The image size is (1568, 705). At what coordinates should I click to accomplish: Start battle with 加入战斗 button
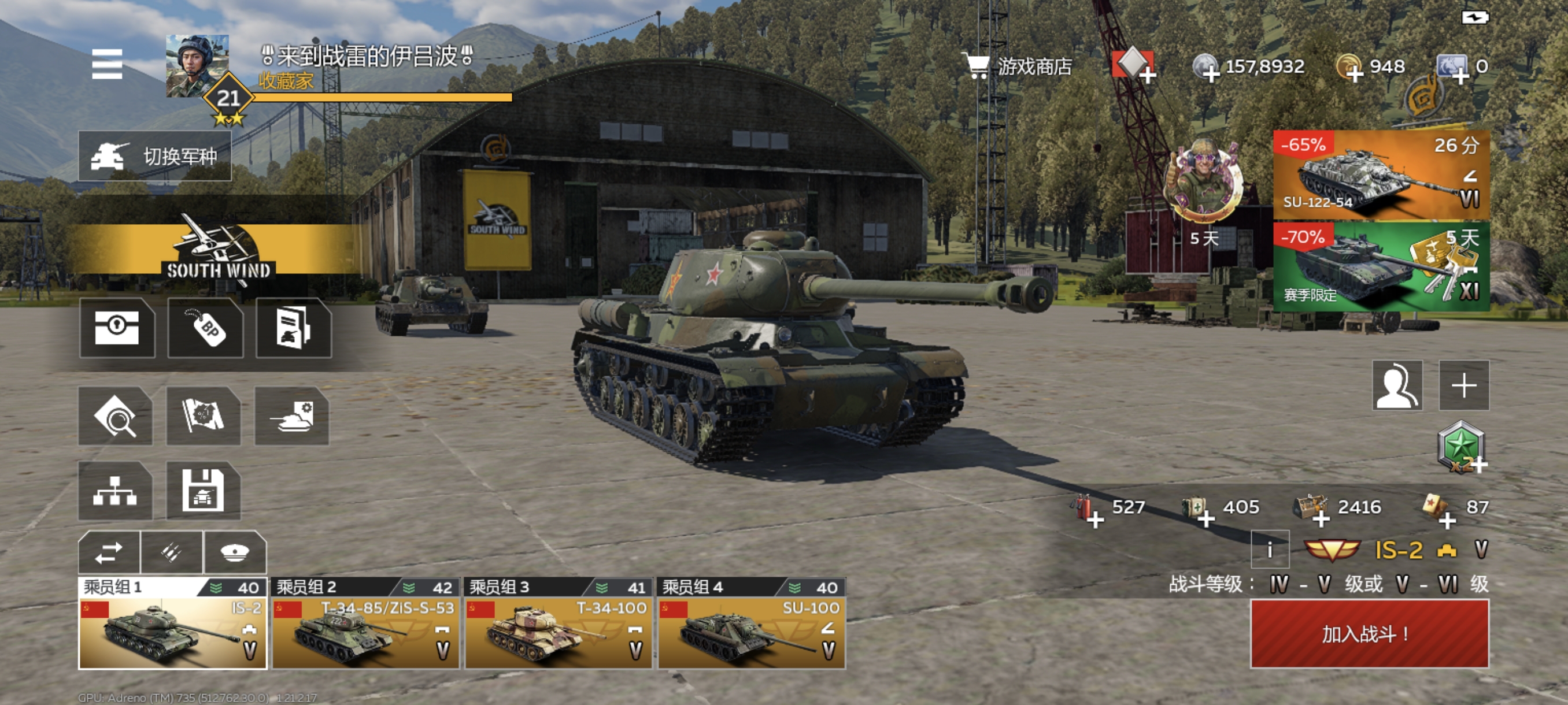[x=1370, y=634]
